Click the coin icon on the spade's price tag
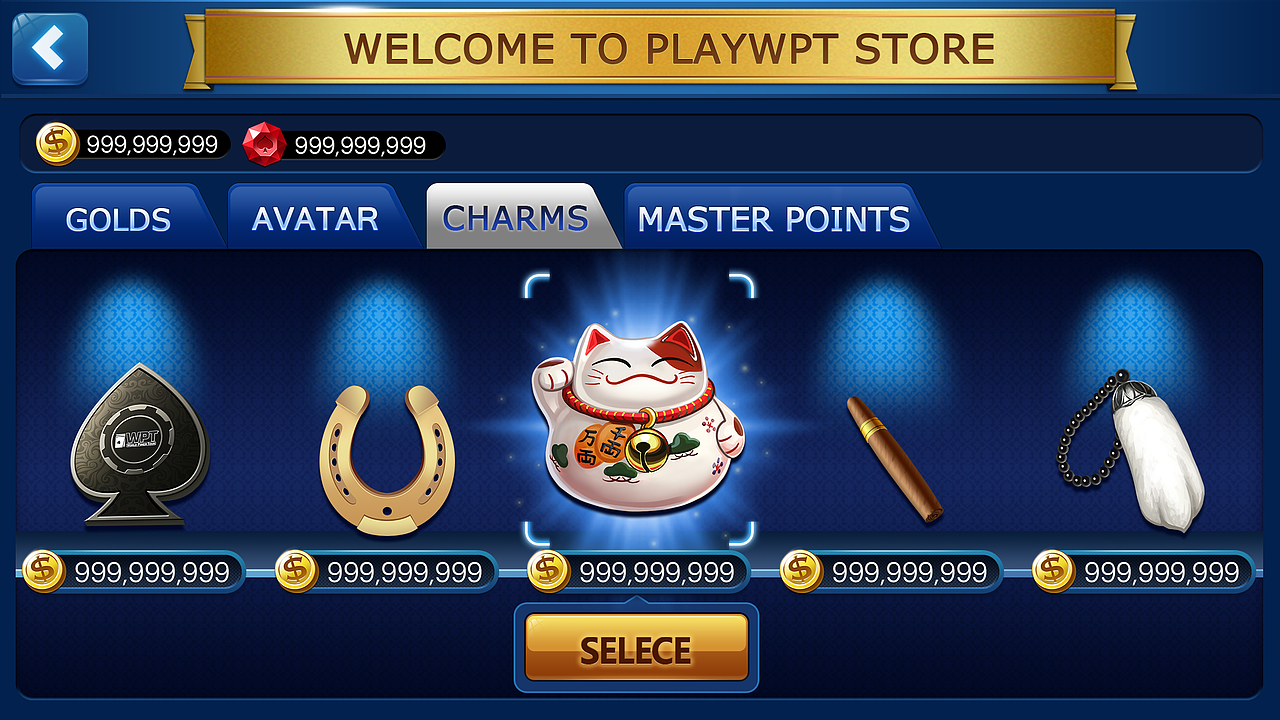Viewport: 1280px width, 720px height. [41, 569]
